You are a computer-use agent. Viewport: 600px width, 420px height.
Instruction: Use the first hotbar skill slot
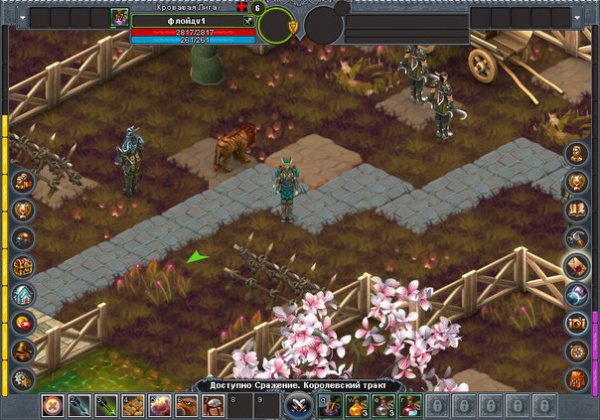[52, 406]
